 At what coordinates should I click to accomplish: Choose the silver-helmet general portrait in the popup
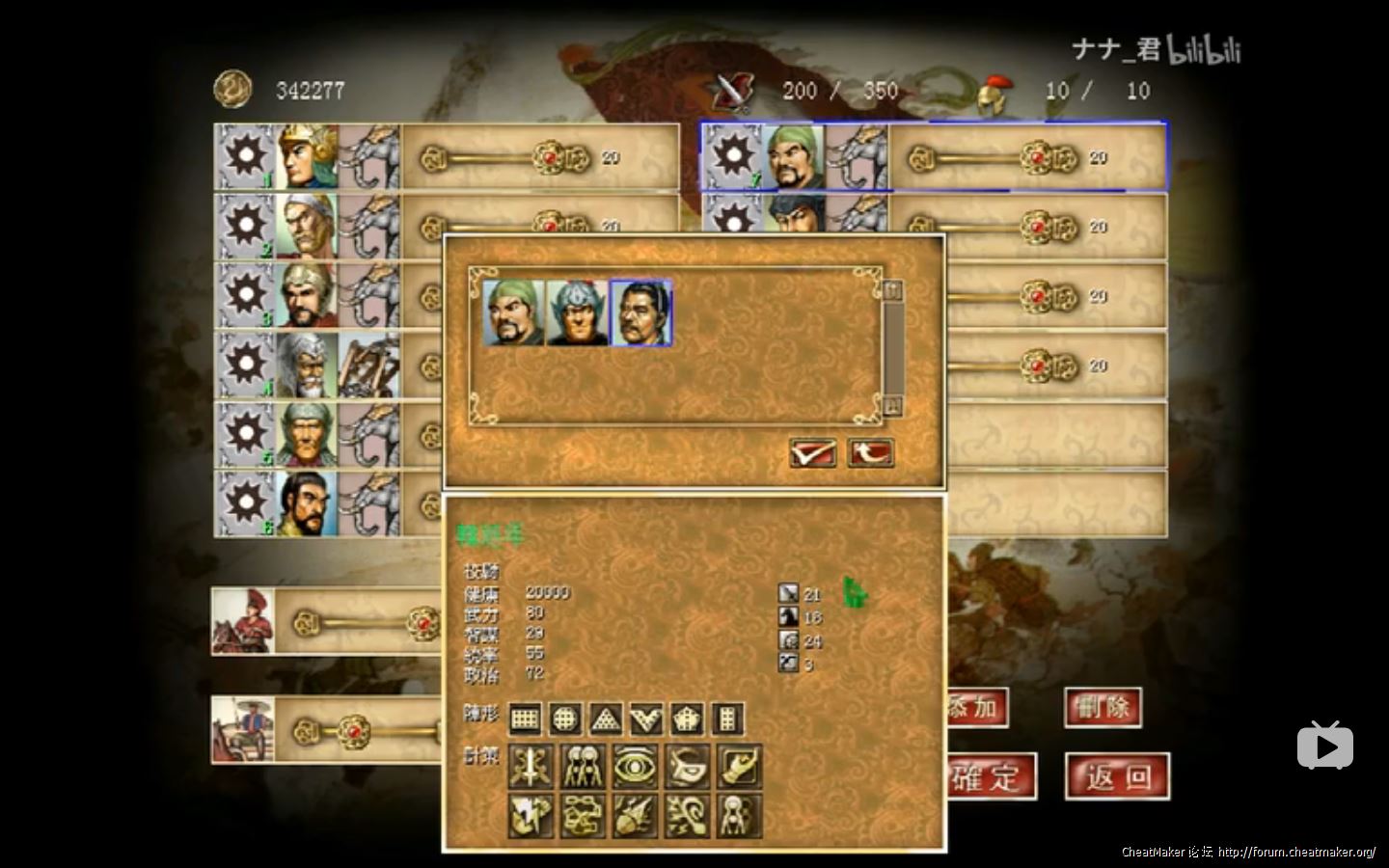point(577,312)
